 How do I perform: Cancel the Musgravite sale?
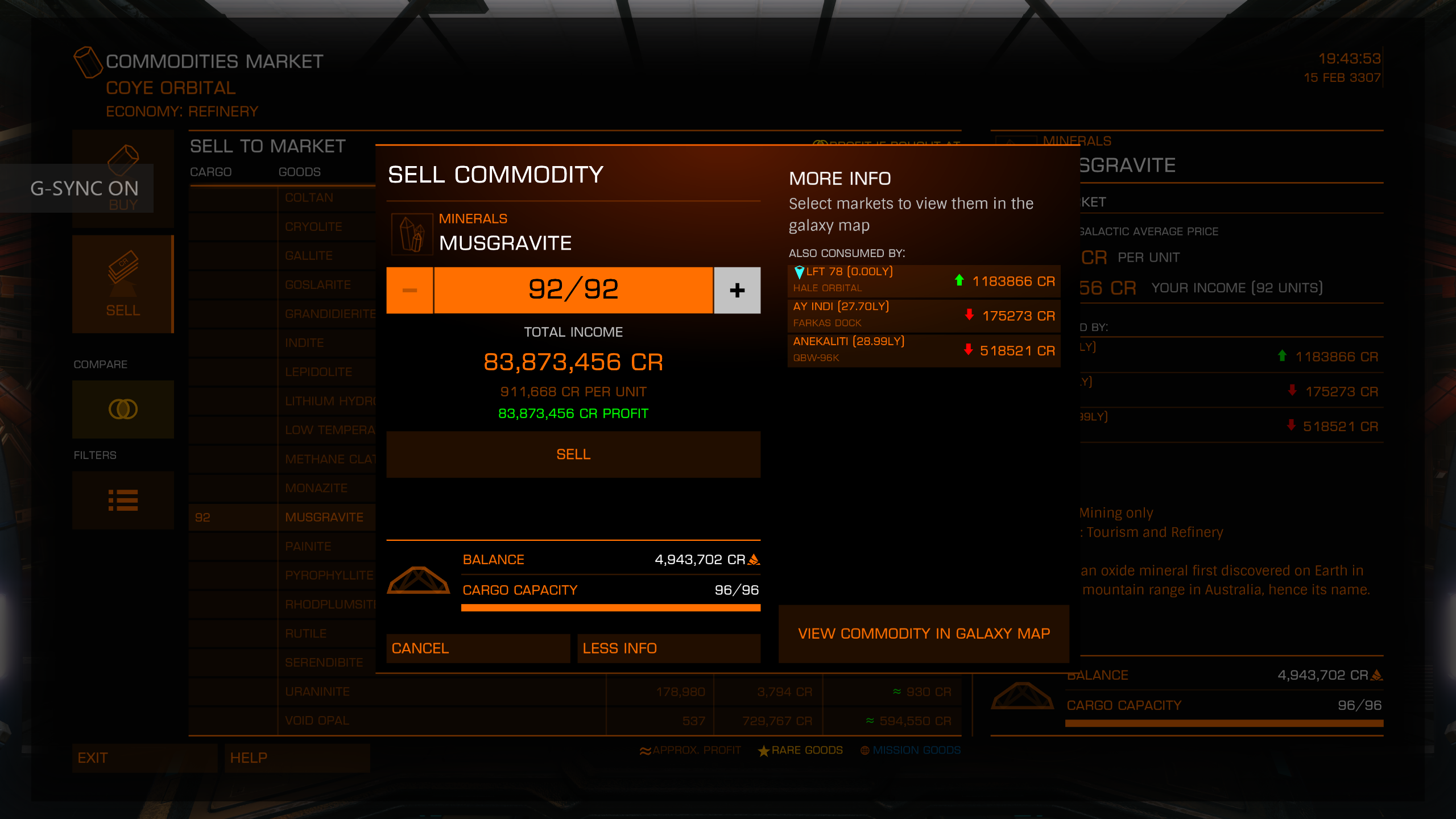pyautogui.click(x=478, y=648)
